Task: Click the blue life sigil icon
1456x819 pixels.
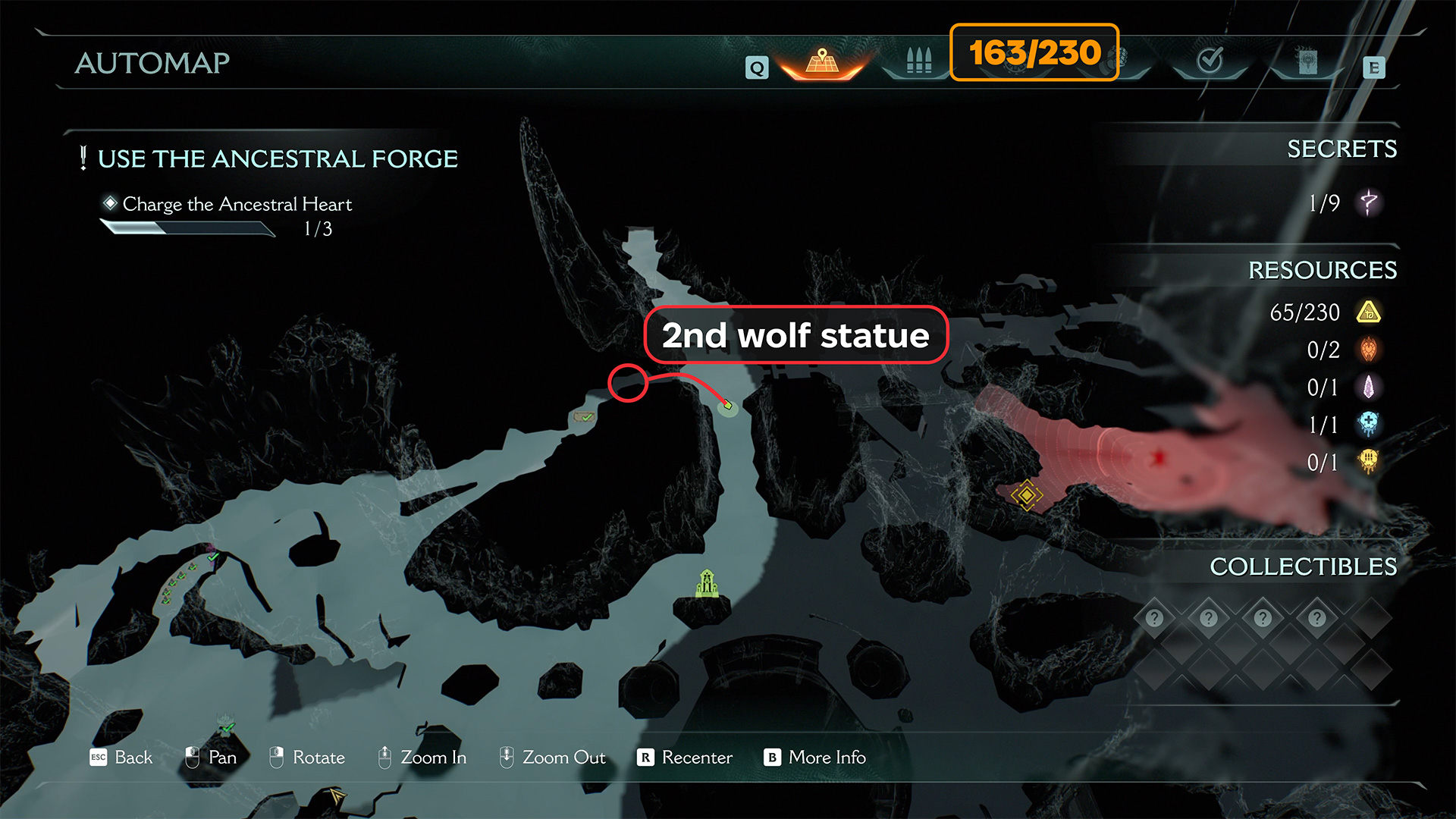Action: [1369, 424]
